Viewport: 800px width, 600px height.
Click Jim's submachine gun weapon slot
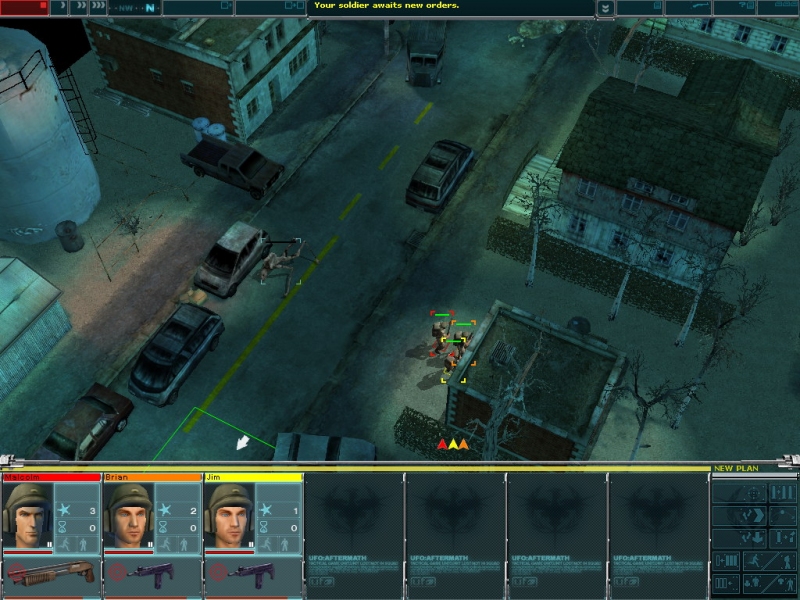(x=254, y=574)
